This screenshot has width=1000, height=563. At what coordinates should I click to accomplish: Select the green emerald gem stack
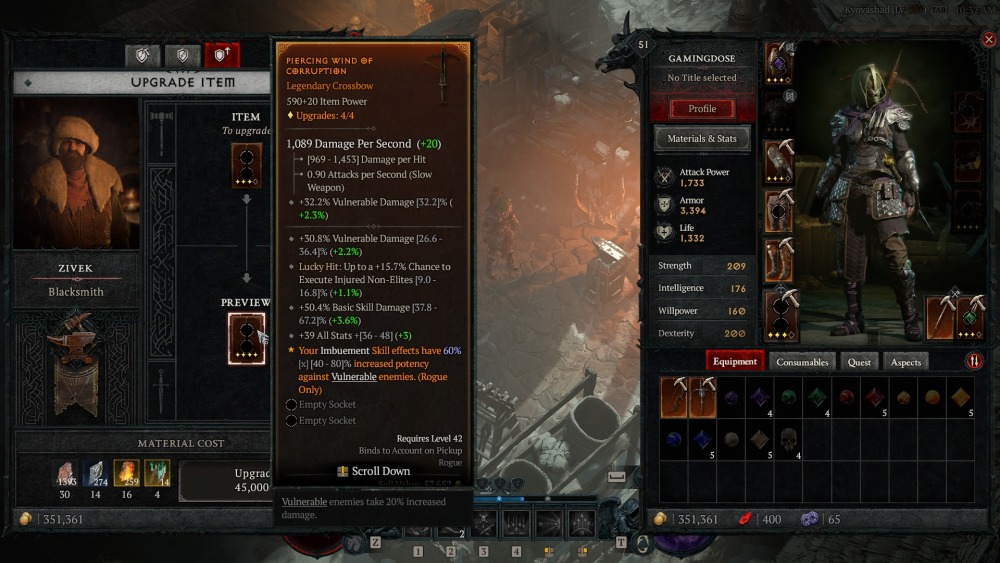tap(816, 397)
